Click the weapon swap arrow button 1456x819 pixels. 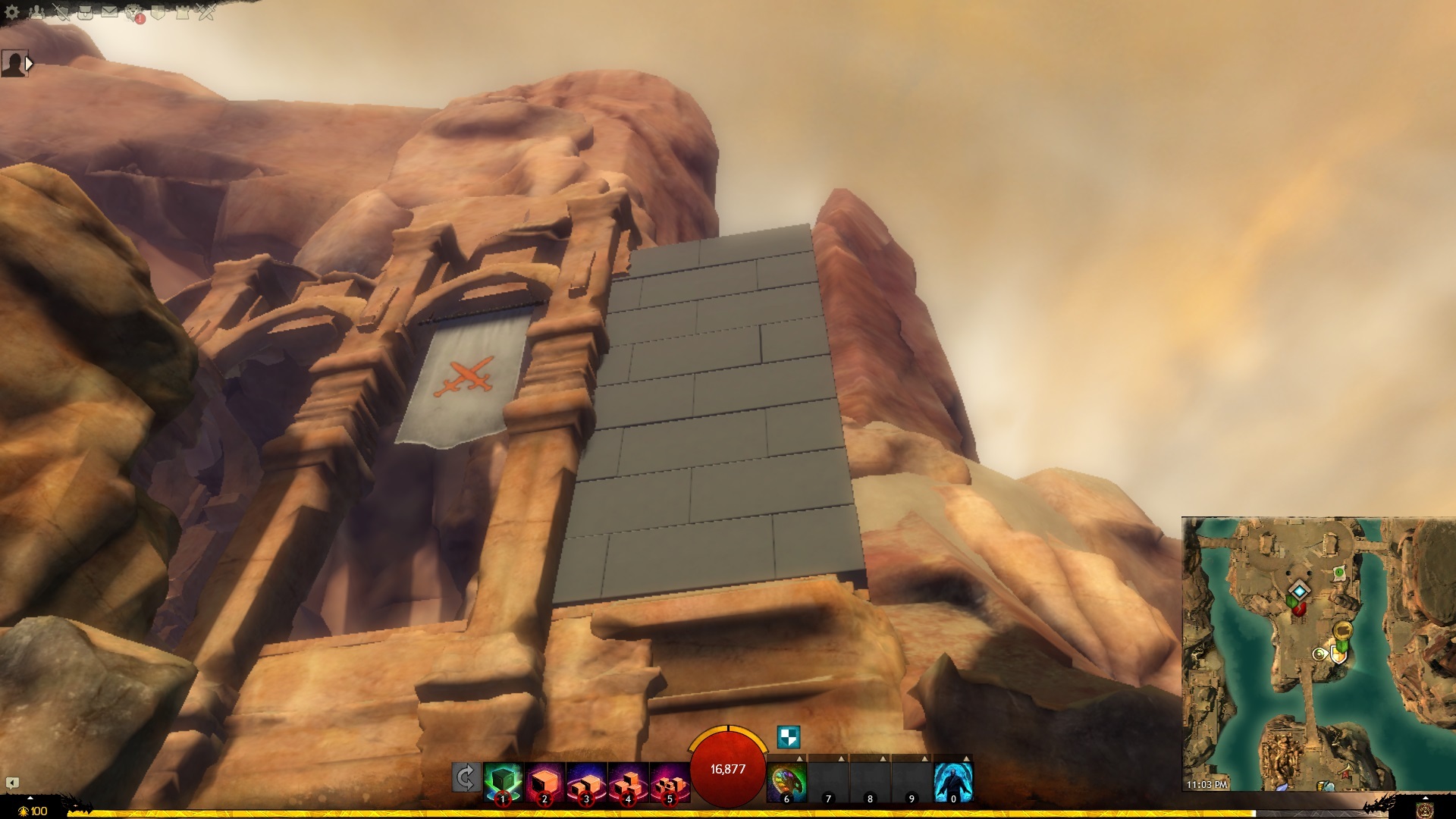(466, 778)
